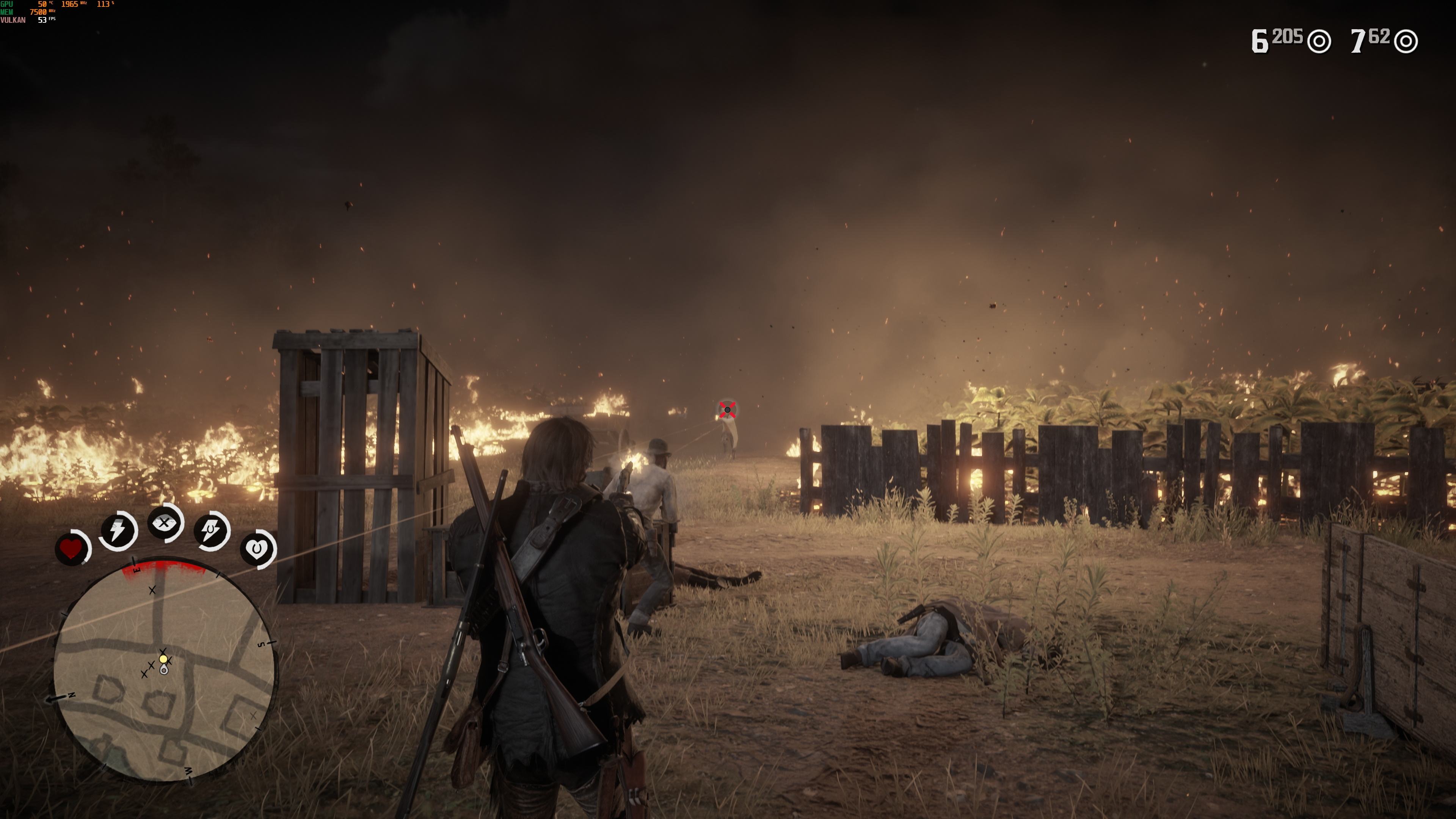Click the horse health core icon

[x=258, y=549]
